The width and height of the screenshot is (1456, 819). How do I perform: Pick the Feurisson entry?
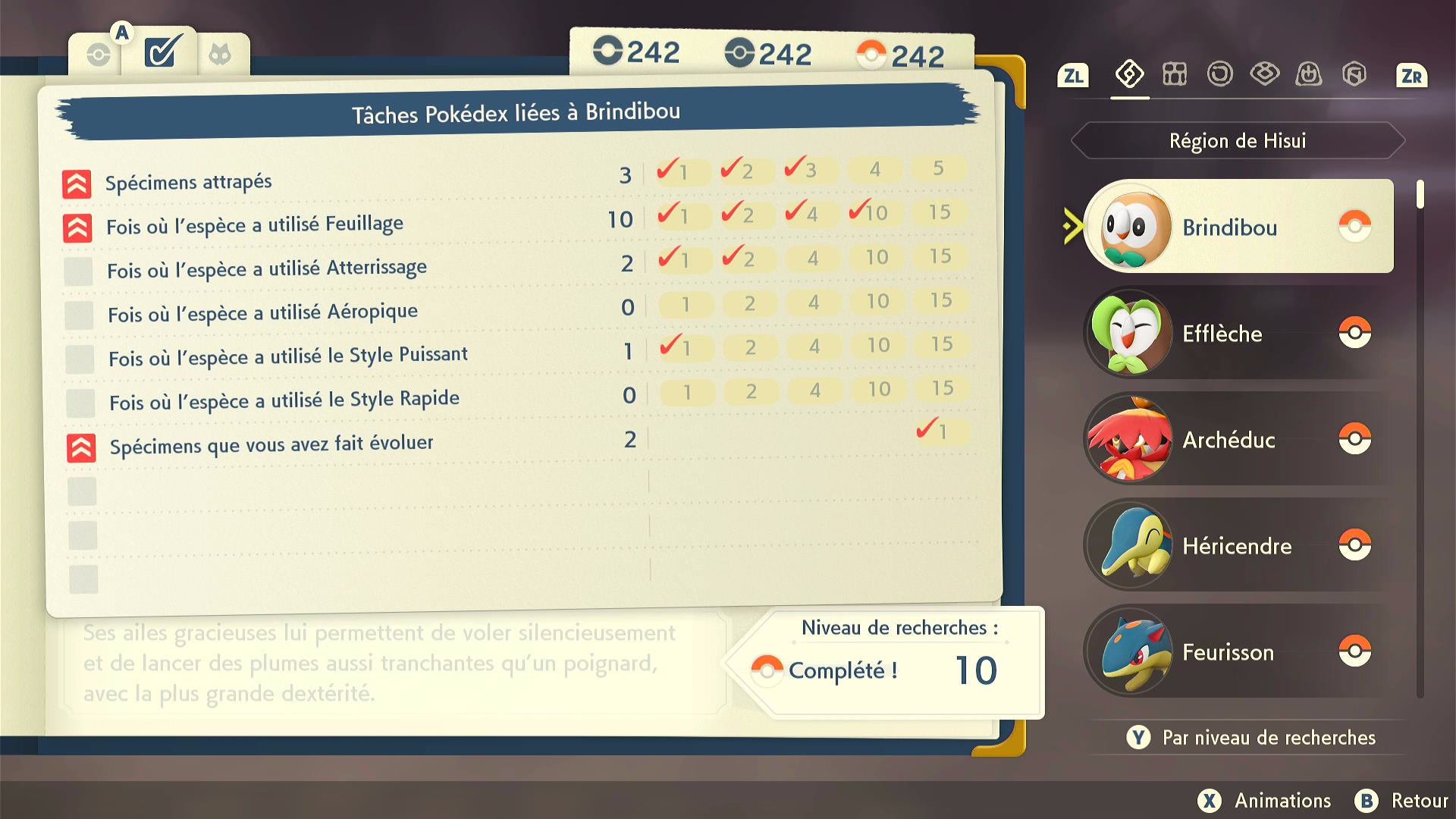coord(1238,651)
